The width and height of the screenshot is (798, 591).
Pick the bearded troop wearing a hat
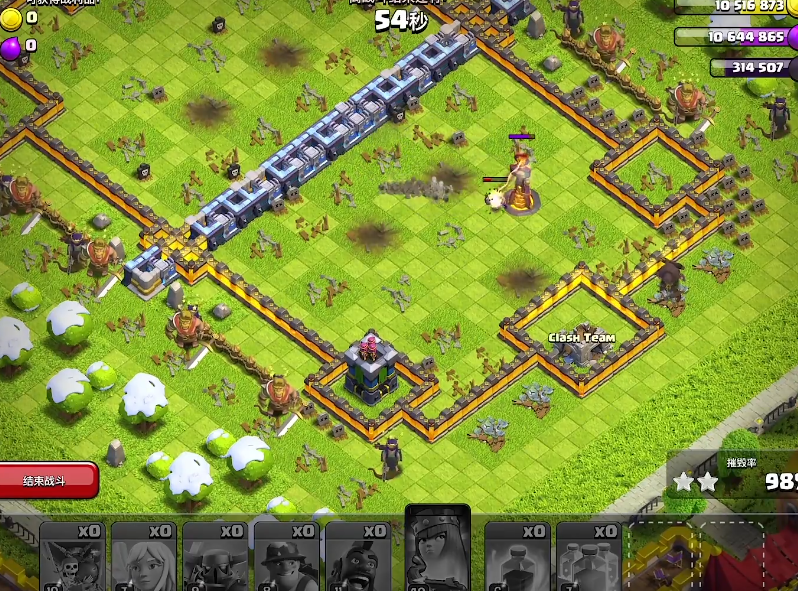286,556
